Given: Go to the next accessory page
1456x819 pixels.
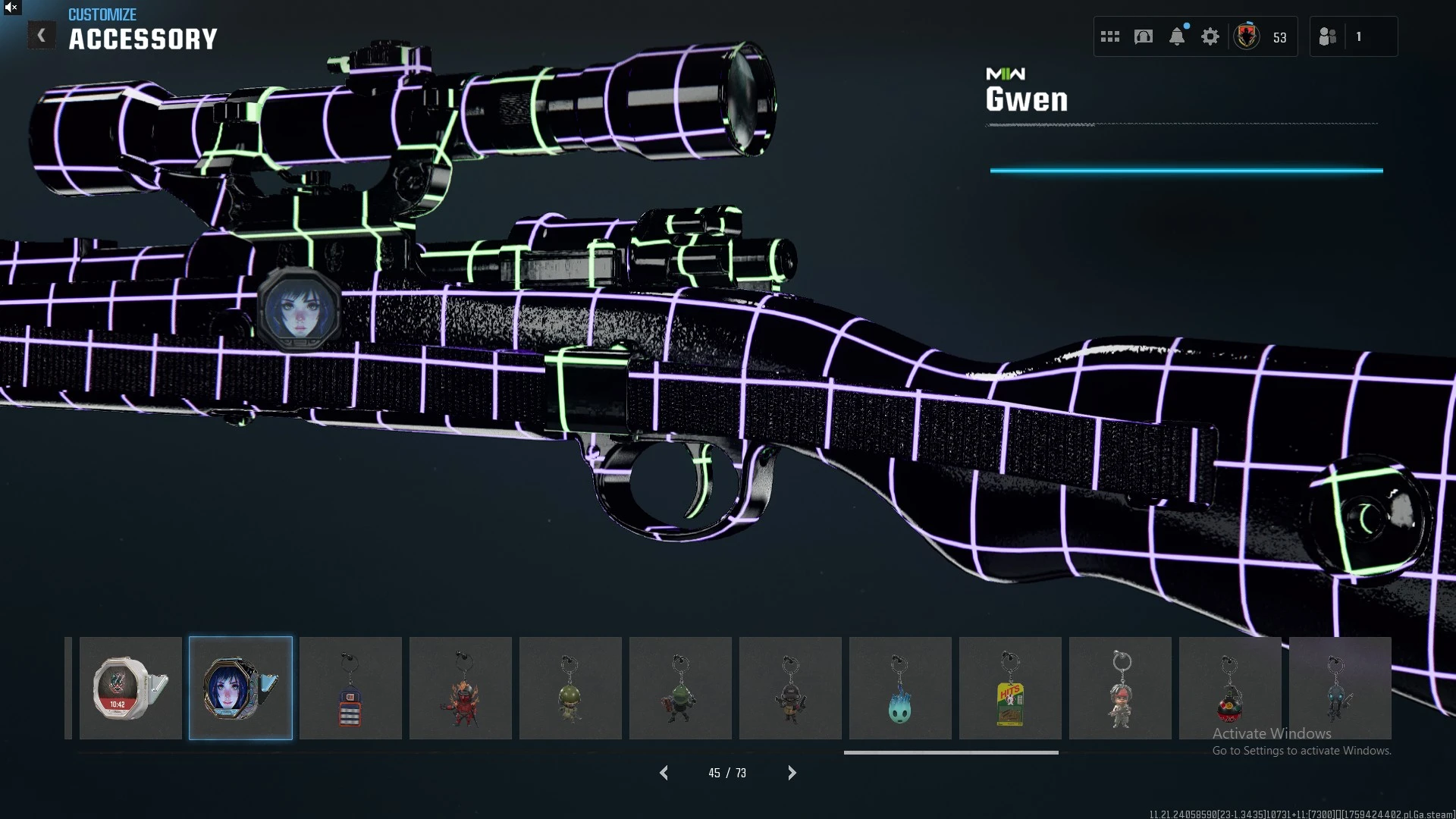Looking at the screenshot, I should (792, 773).
